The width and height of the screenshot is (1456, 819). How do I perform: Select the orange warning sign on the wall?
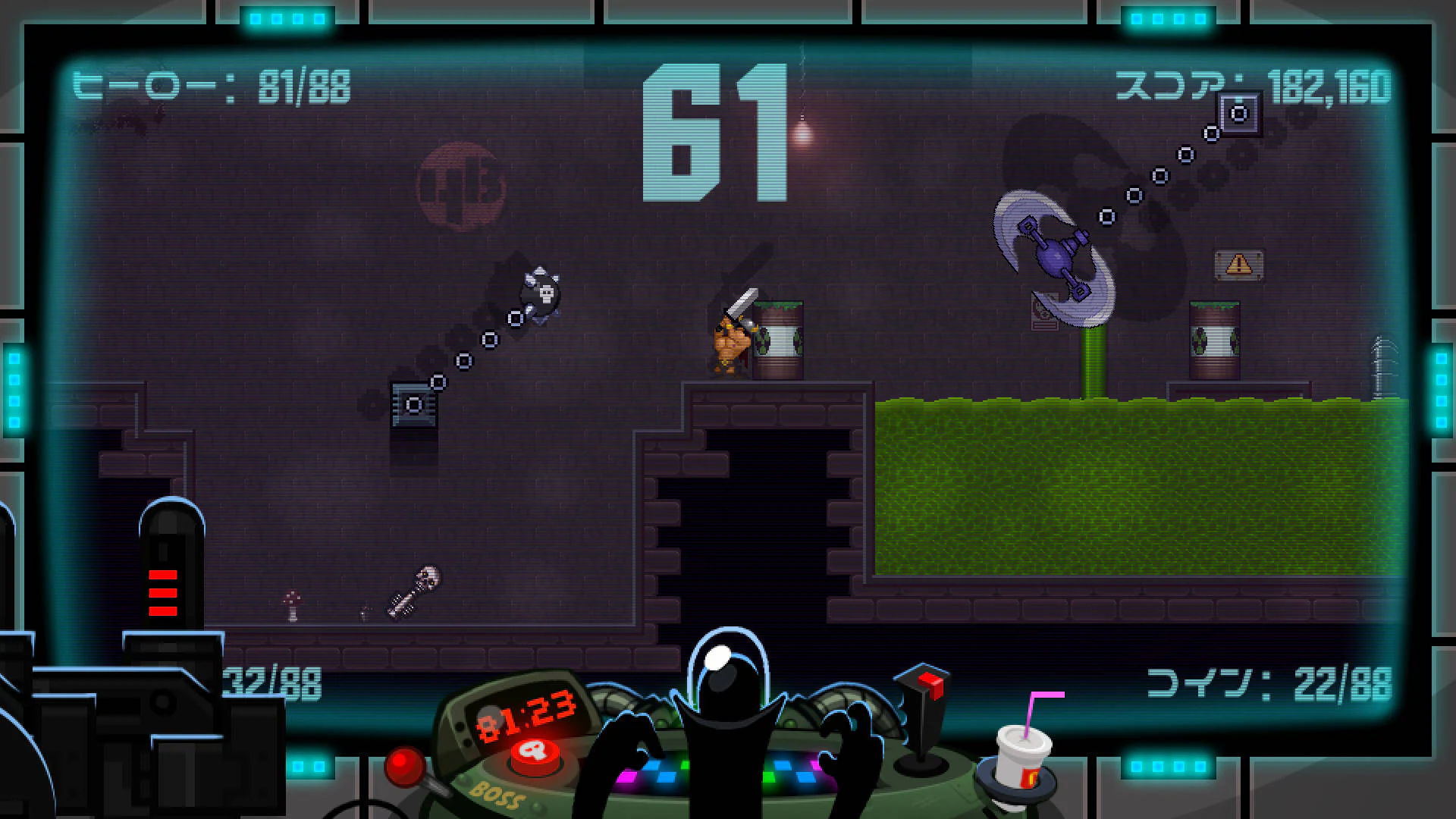tap(1238, 265)
